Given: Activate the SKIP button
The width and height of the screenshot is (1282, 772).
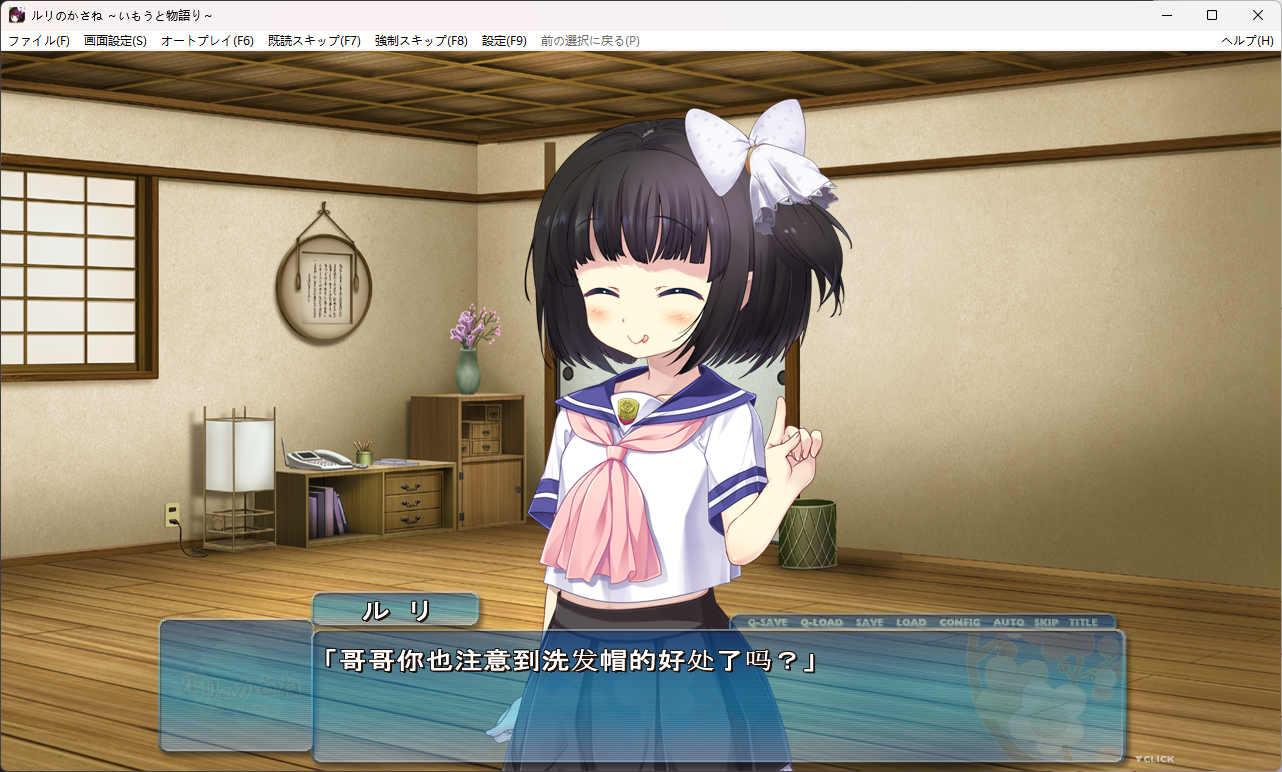Looking at the screenshot, I should 1046,622.
